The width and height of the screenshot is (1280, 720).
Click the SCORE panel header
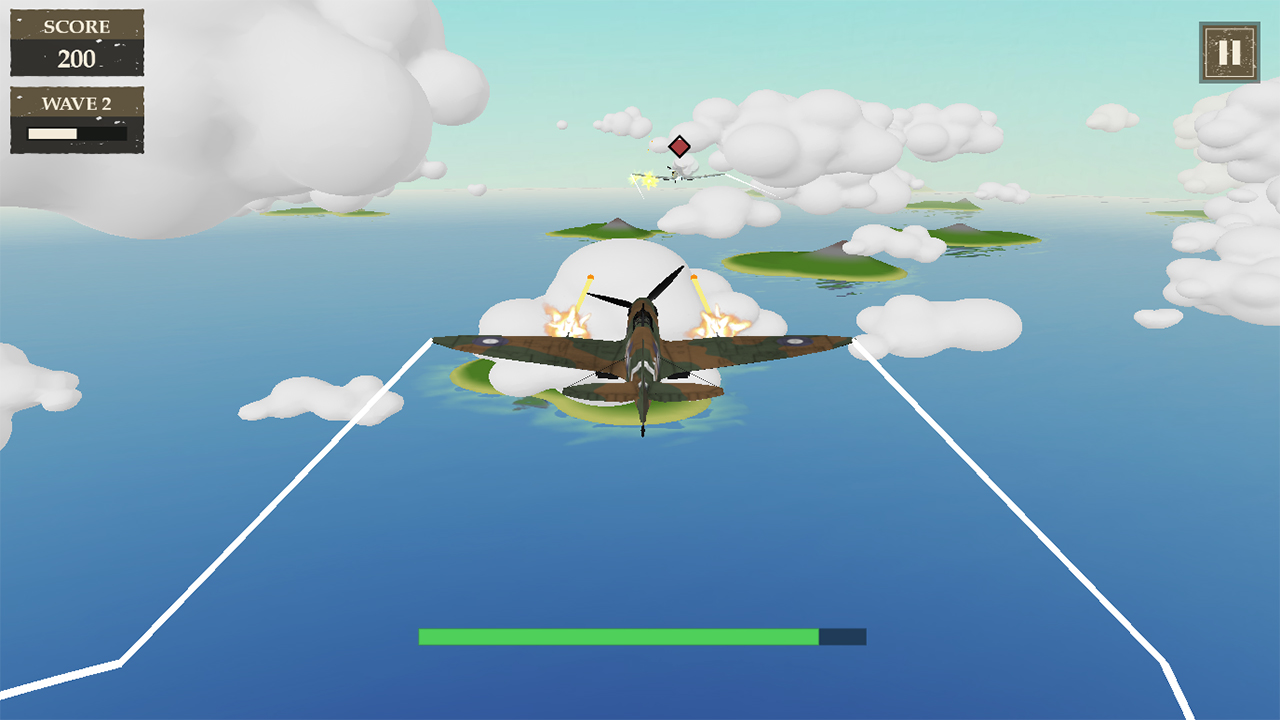point(75,27)
